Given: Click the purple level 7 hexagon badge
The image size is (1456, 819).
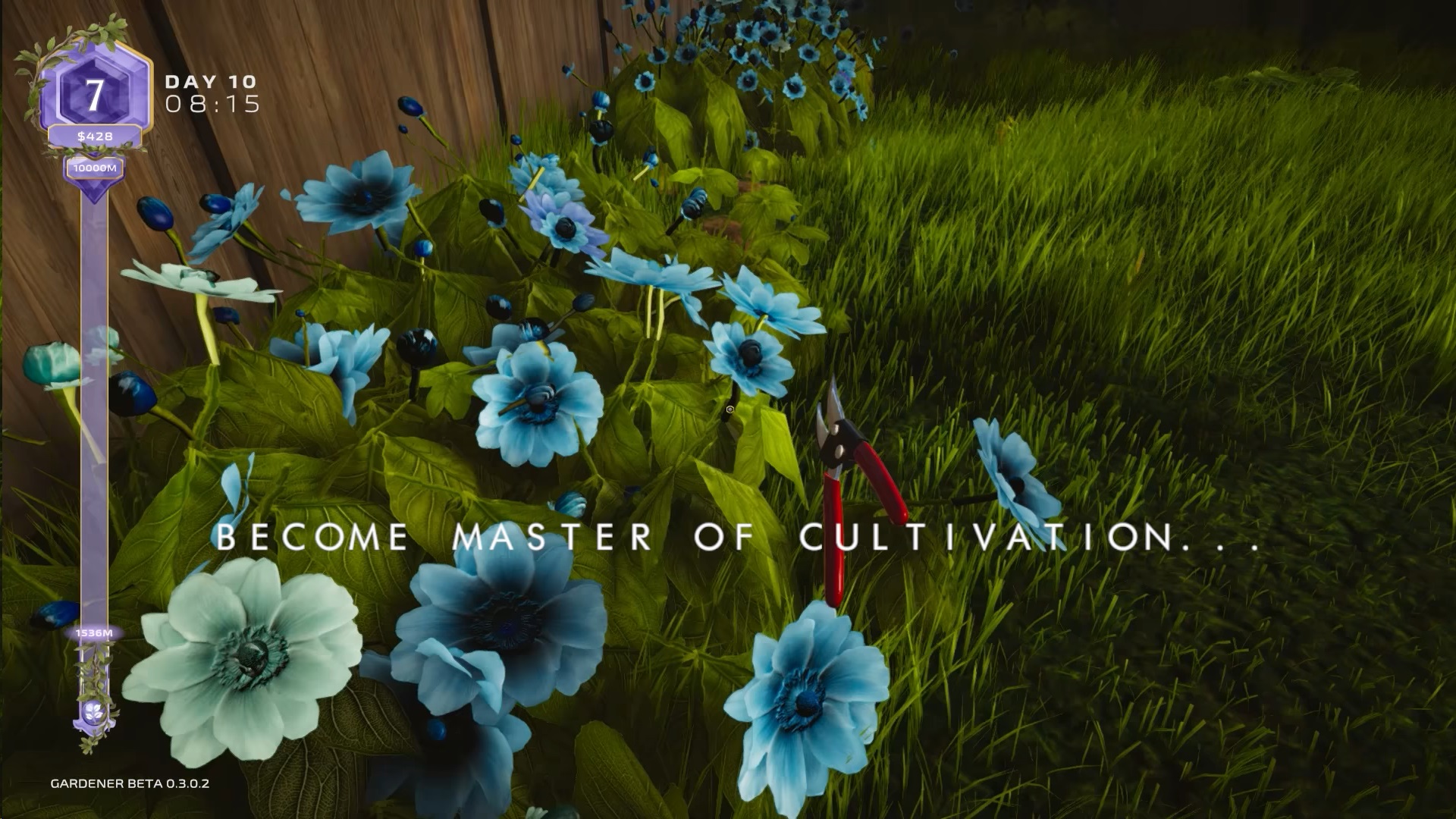Looking at the screenshot, I should pos(94,95).
